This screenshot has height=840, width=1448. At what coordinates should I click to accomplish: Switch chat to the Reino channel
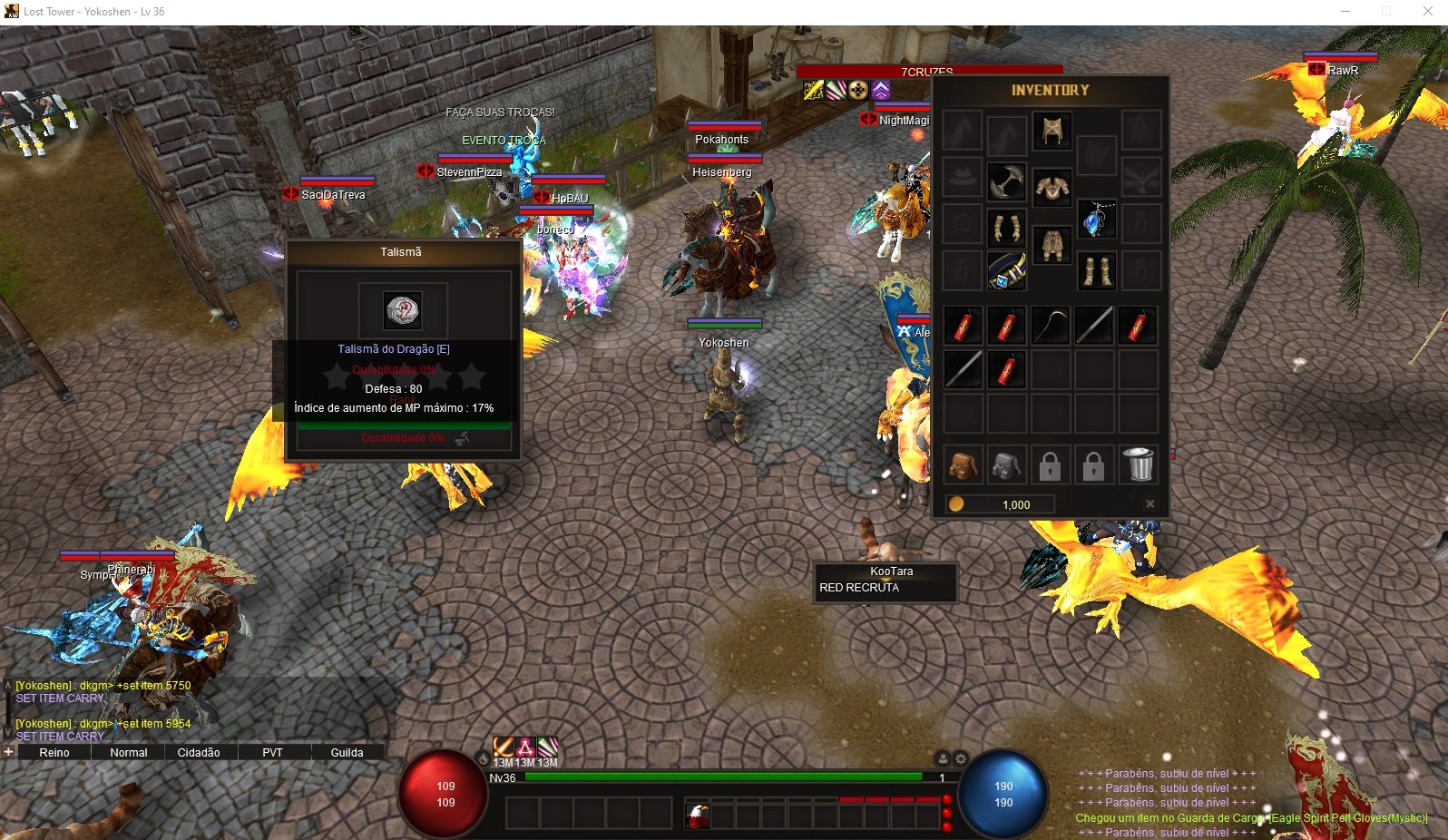pos(54,753)
